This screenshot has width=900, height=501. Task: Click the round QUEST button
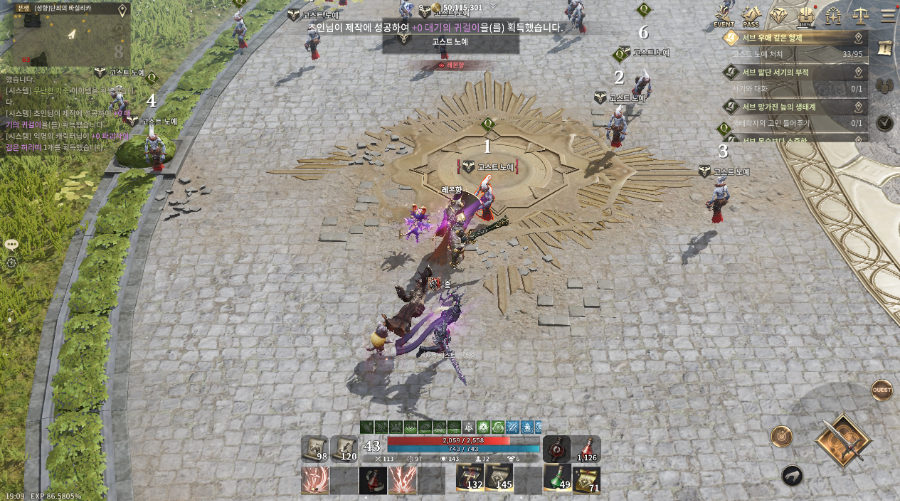(881, 389)
